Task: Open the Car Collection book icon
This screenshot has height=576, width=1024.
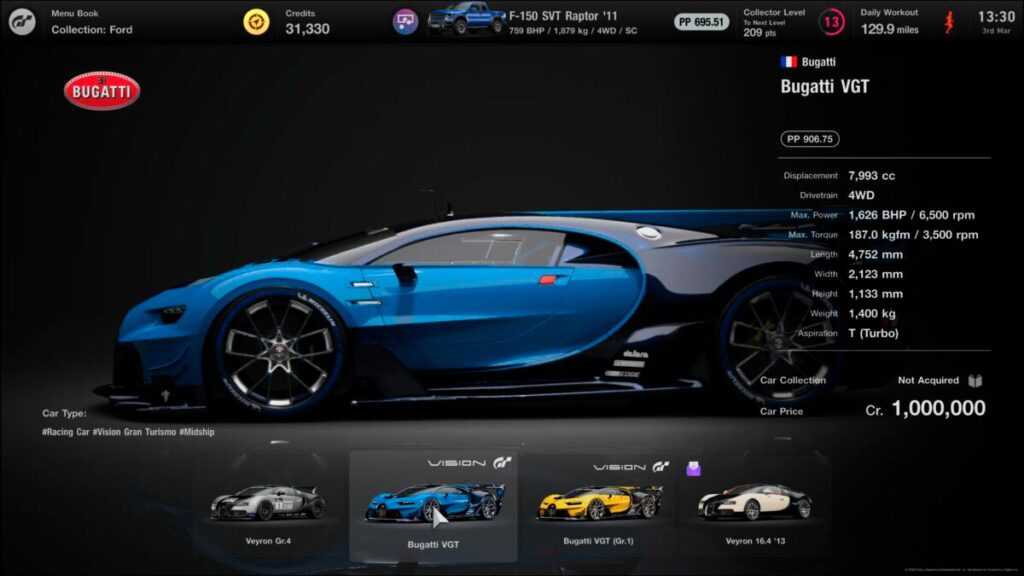Action: click(977, 381)
